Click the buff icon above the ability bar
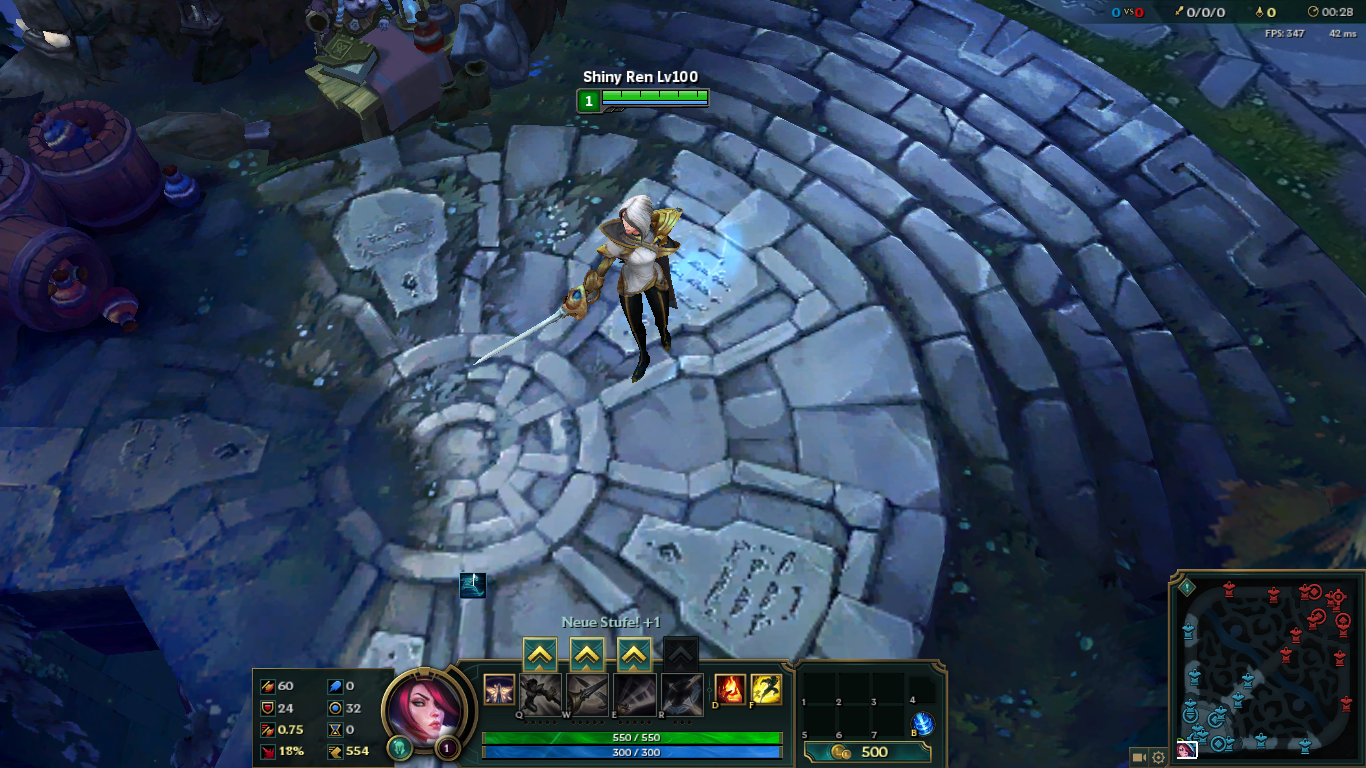Screen dimensions: 1366x768 point(473,585)
